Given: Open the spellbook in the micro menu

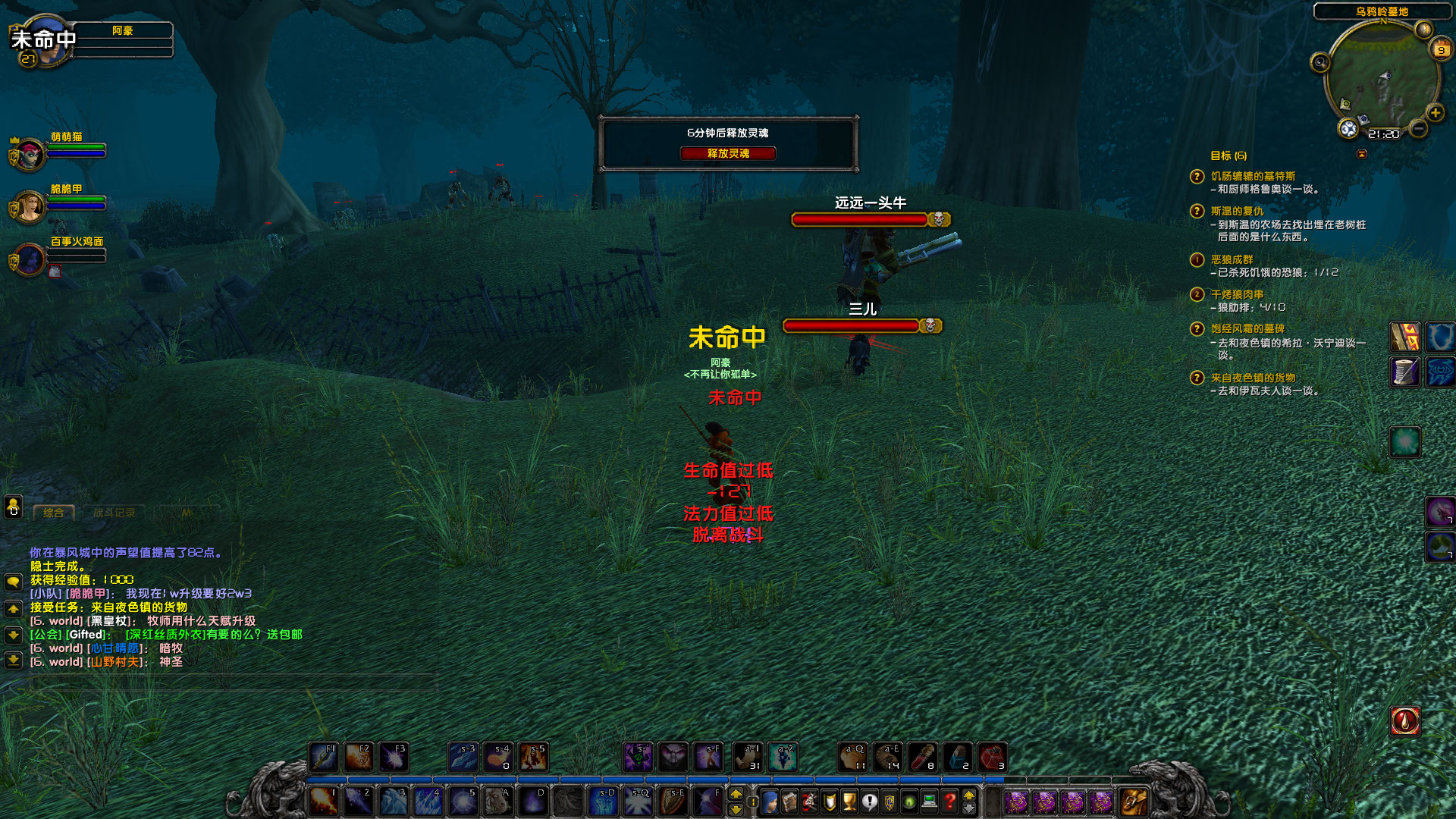Looking at the screenshot, I should [789, 800].
